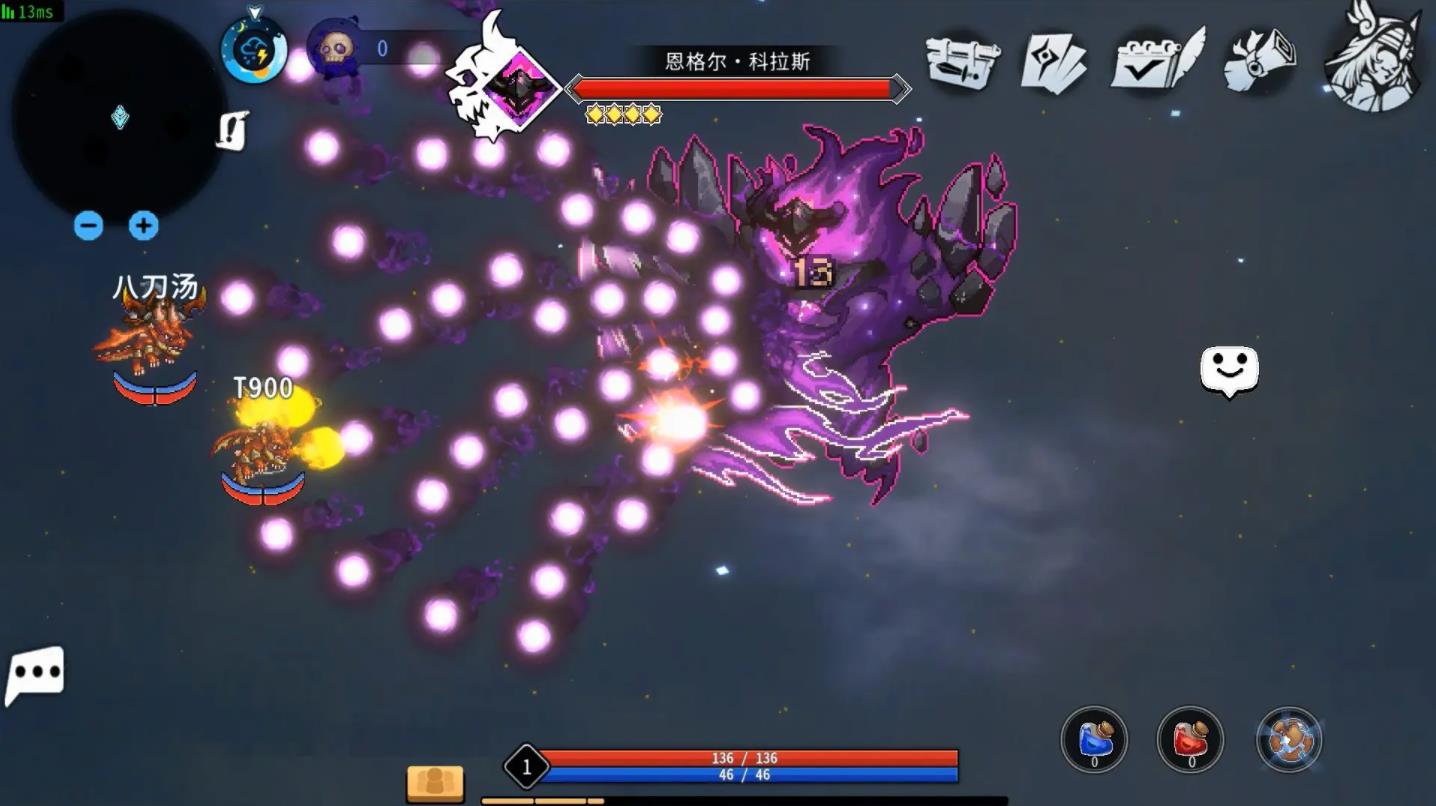Viewport: 1436px width, 806px height.
Task: Open the character portrait avatar
Action: point(1371,60)
